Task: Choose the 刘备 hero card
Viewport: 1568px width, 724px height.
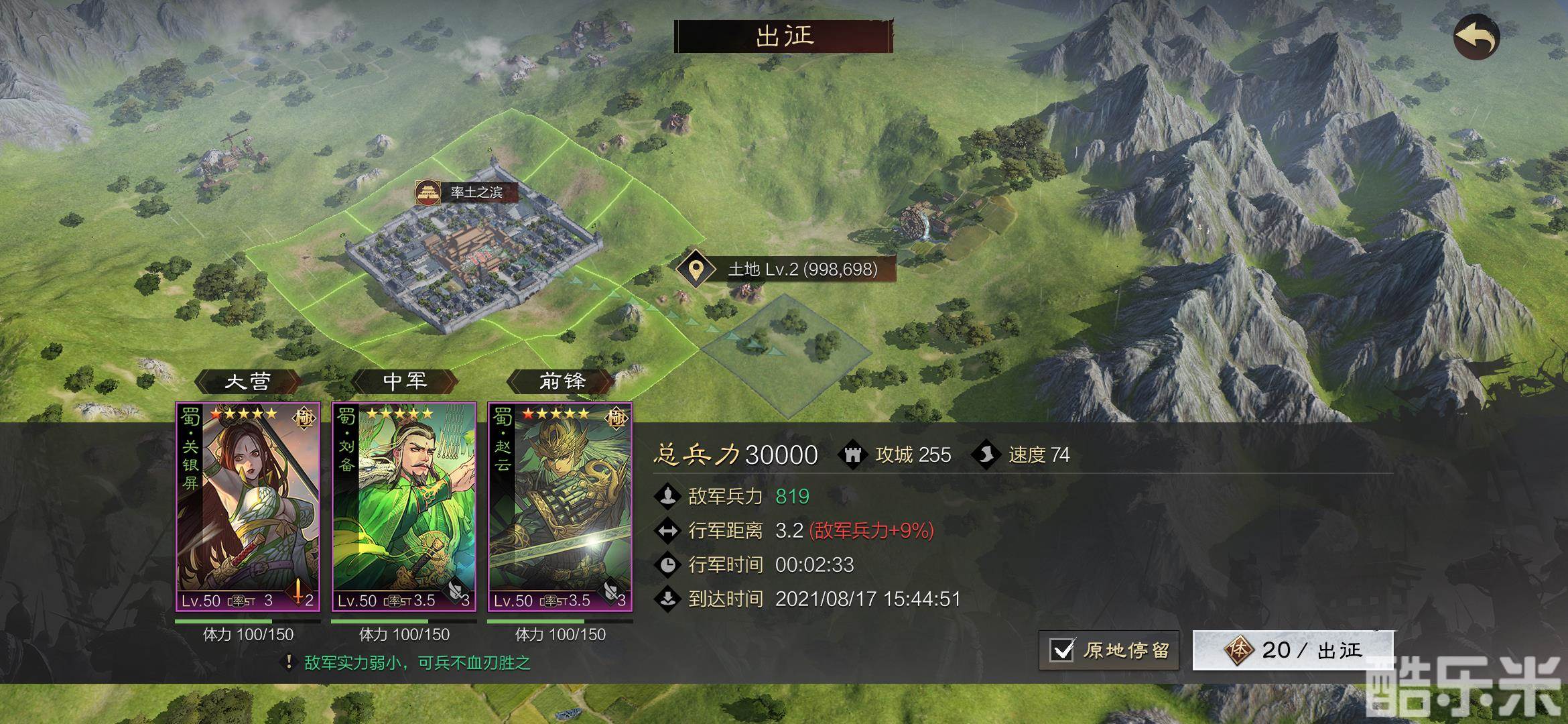Action: click(x=404, y=507)
